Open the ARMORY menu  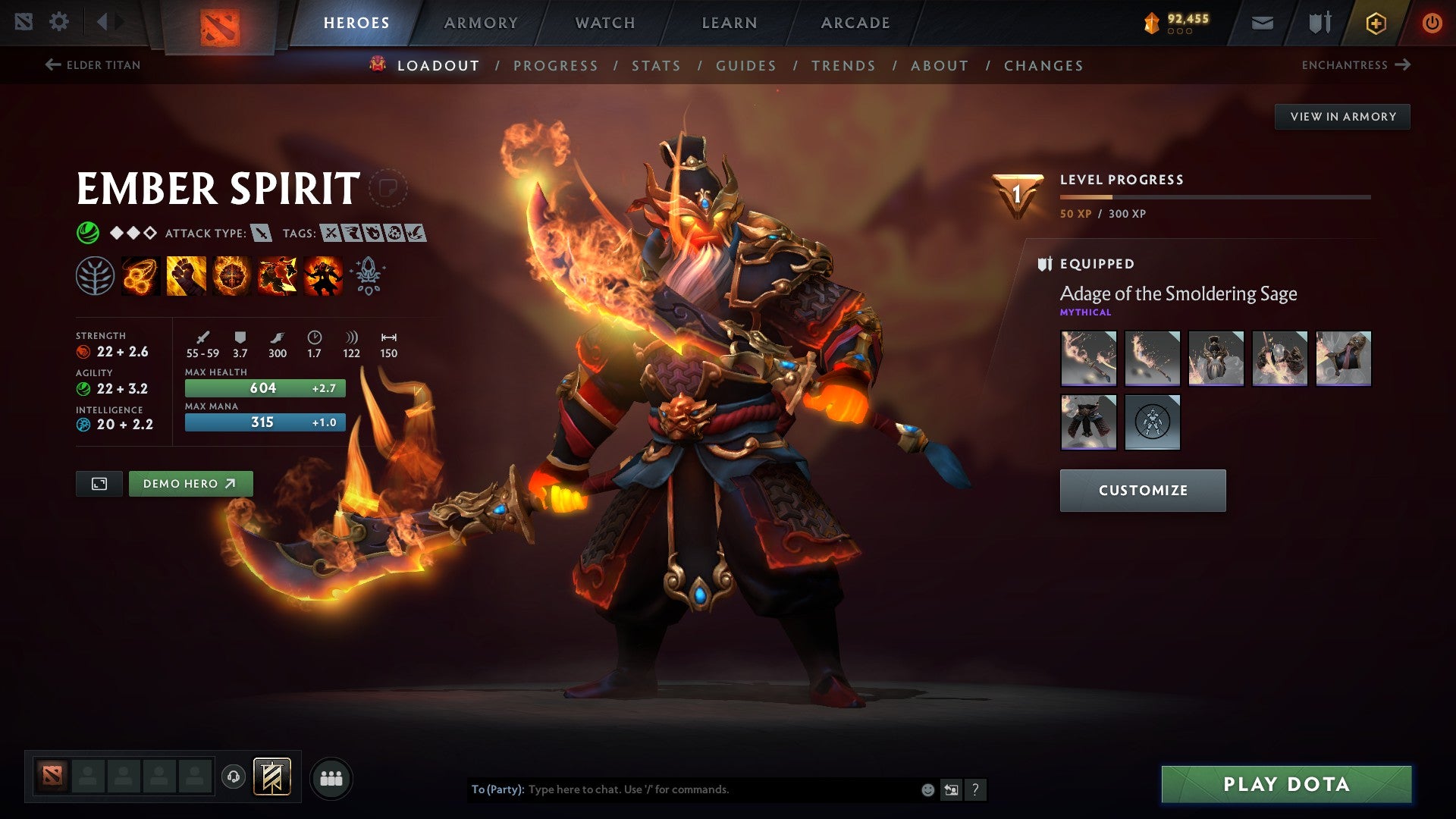click(481, 23)
